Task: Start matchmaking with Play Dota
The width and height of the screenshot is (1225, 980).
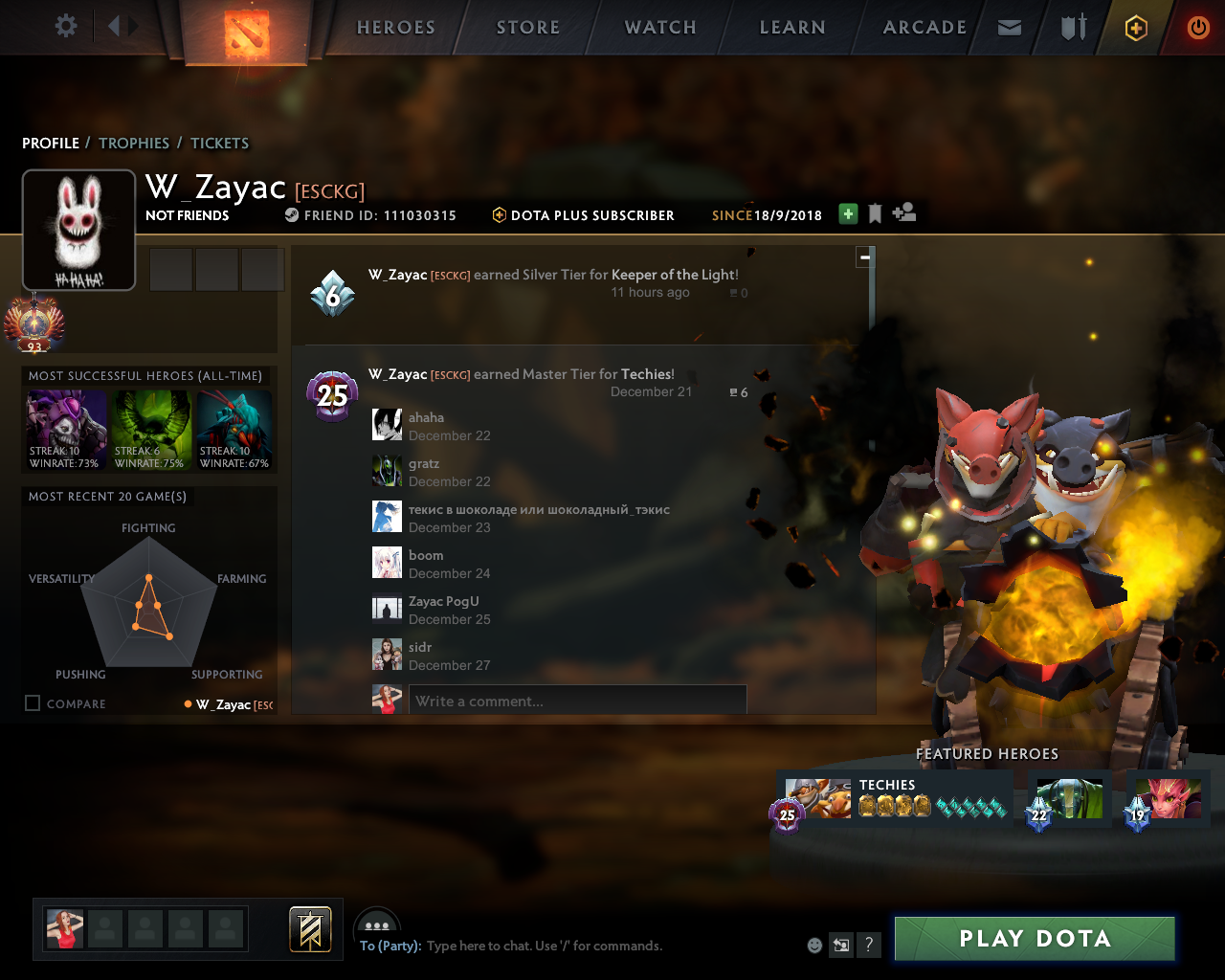Action: (x=1035, y=939)
